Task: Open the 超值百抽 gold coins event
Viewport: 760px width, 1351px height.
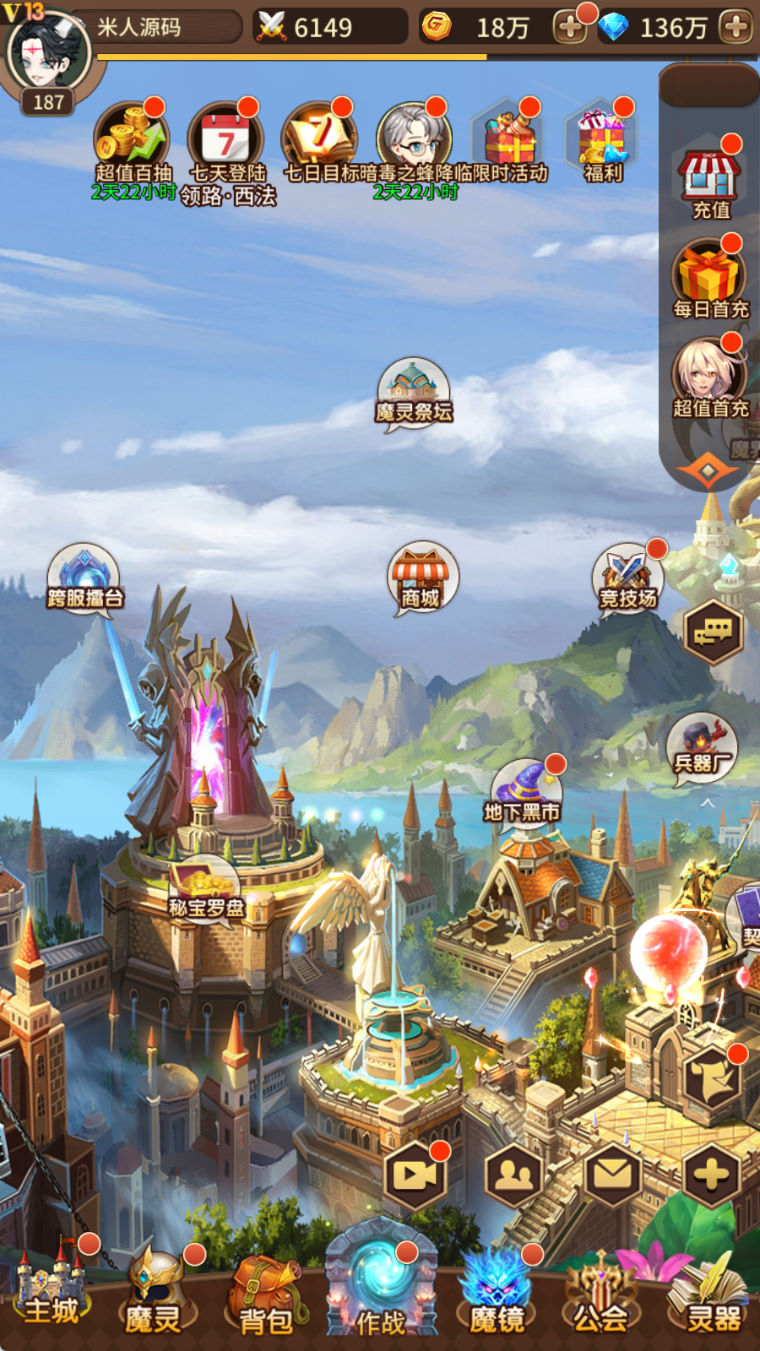Action: 133,138
